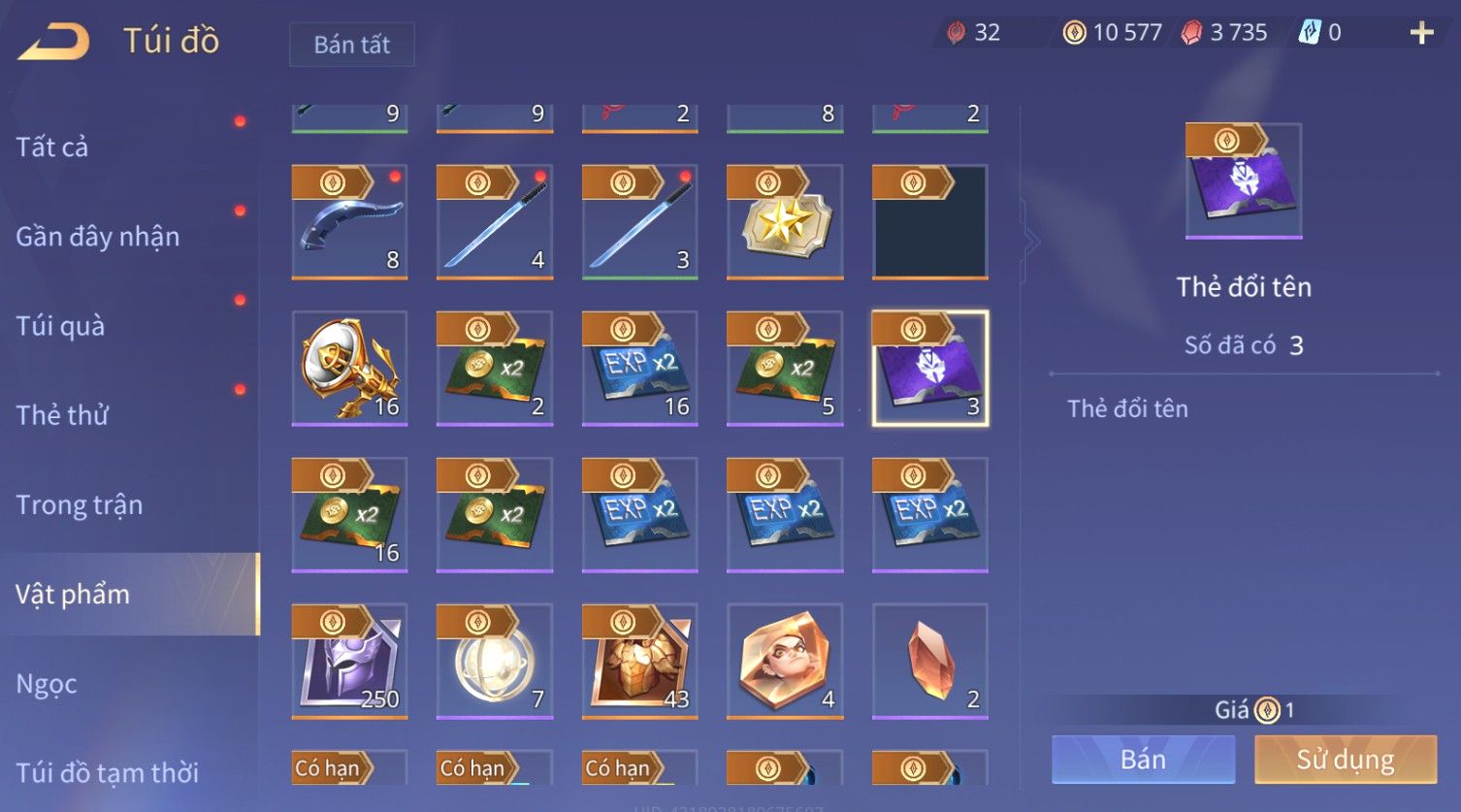Choose the hero face fragment item
1461x812 pixels.
(x=785, y=662)
